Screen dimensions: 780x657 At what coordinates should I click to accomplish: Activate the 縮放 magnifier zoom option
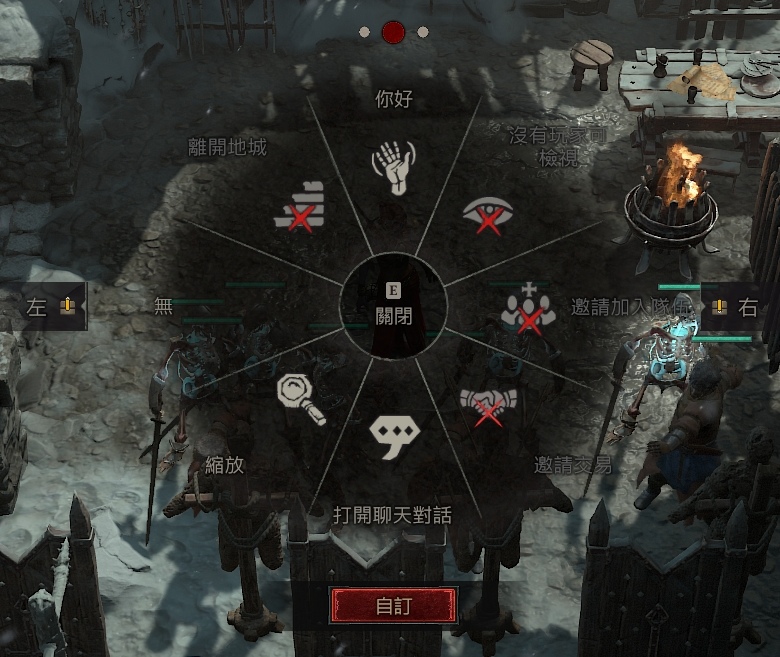[x=302, y=399]
